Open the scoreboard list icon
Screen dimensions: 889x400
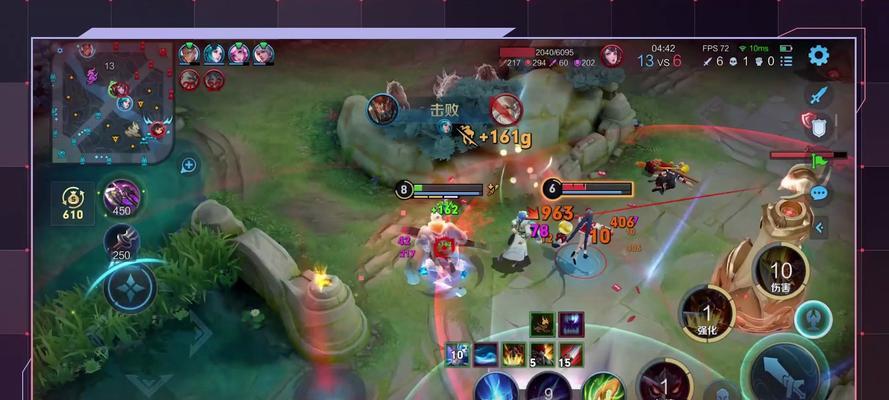pyautogui.click(x=788, y=61)
